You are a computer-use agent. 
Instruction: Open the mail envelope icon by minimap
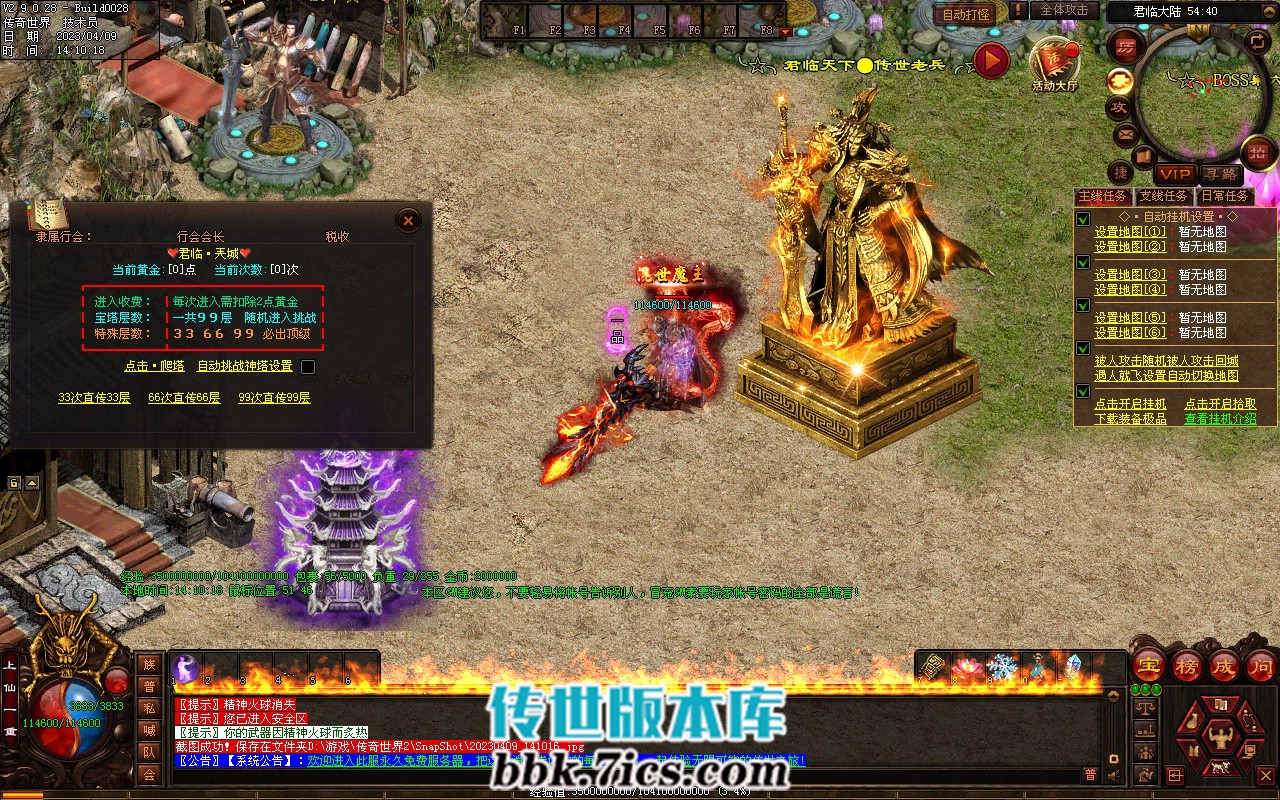coord(1125,133)
